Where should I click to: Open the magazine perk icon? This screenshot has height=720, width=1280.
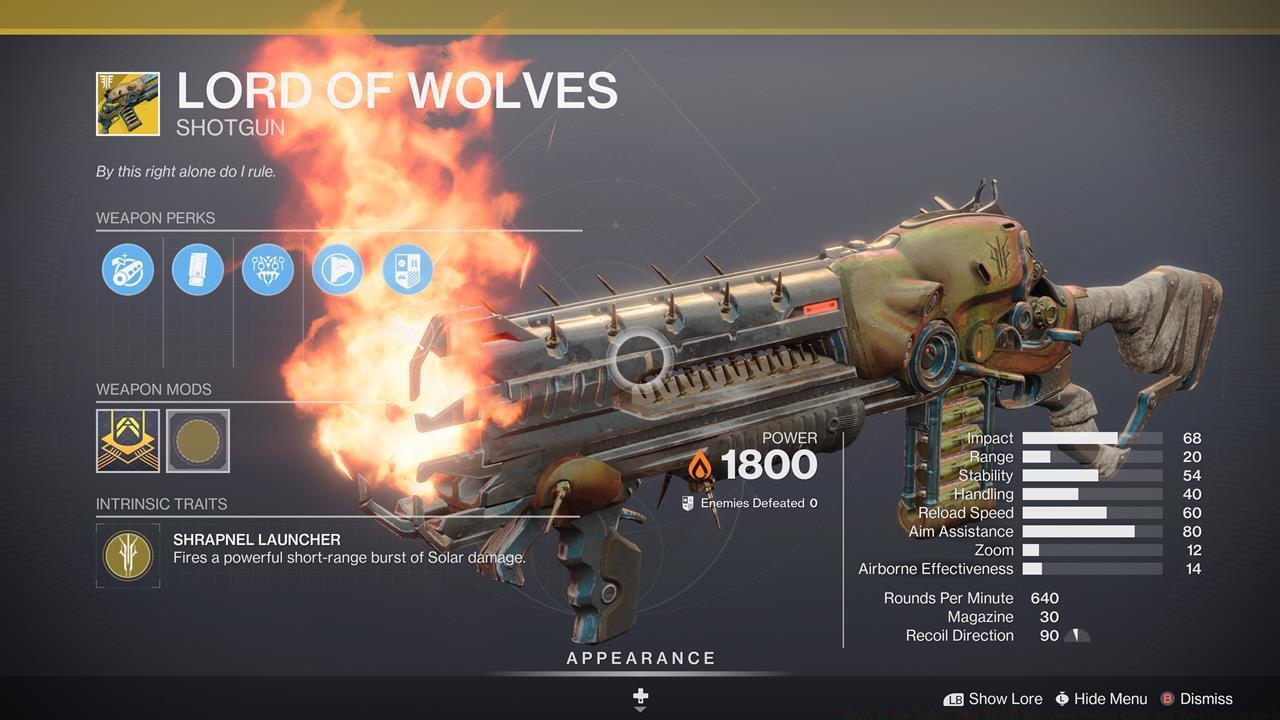[x=197, y=269]
